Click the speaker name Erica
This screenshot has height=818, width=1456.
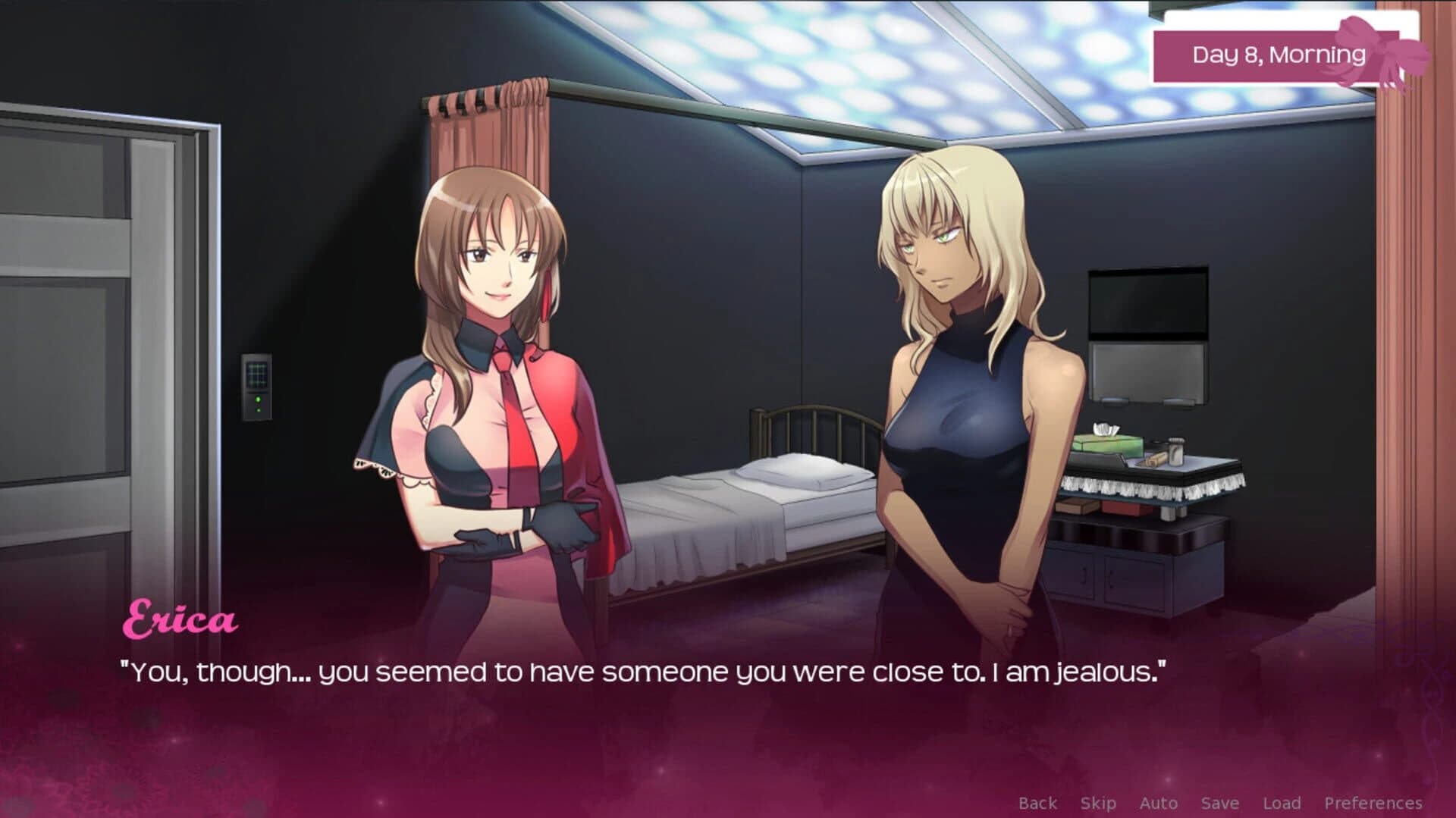[180, 619]
